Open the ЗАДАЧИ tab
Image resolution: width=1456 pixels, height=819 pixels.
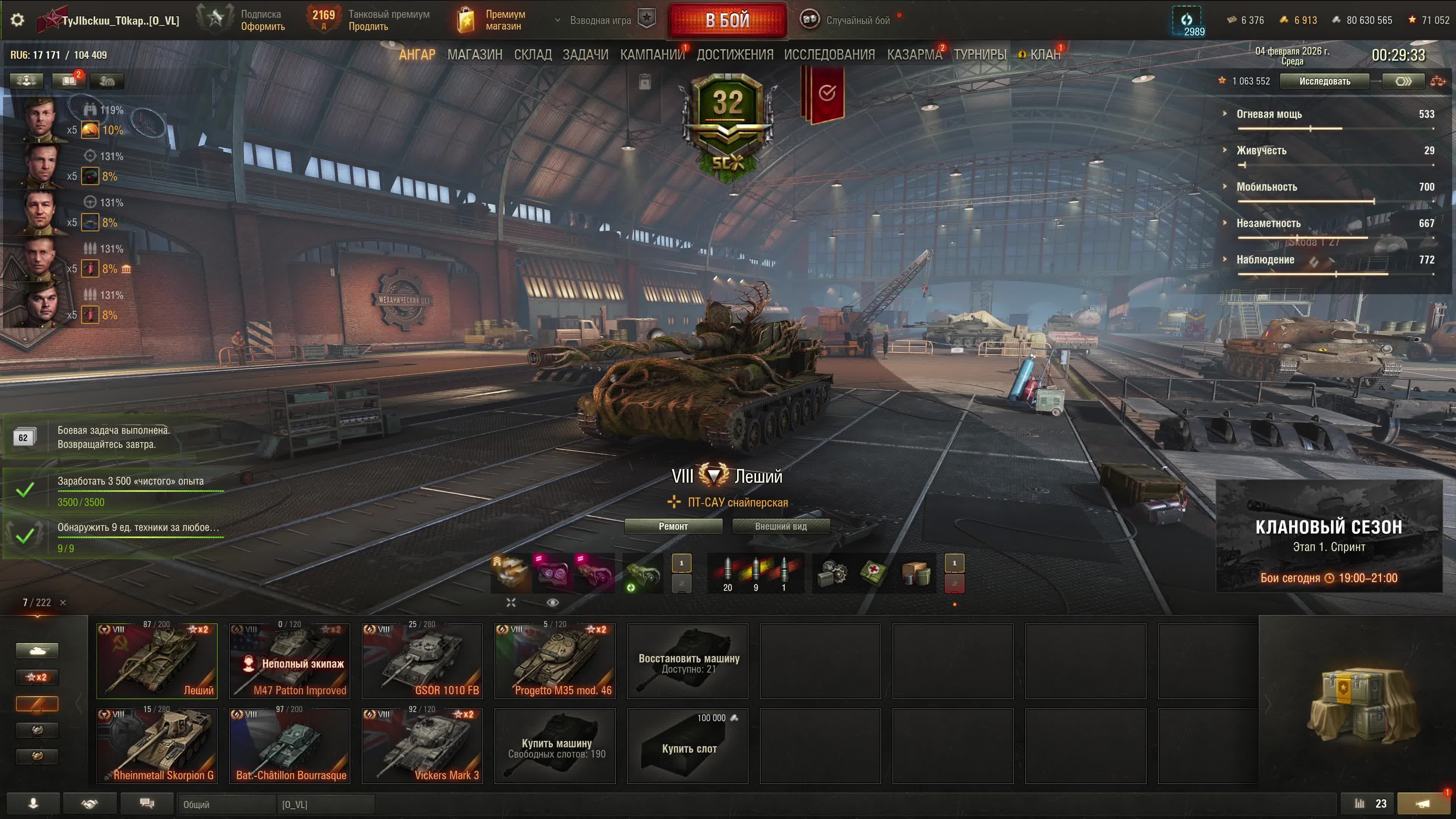[585, 55]
